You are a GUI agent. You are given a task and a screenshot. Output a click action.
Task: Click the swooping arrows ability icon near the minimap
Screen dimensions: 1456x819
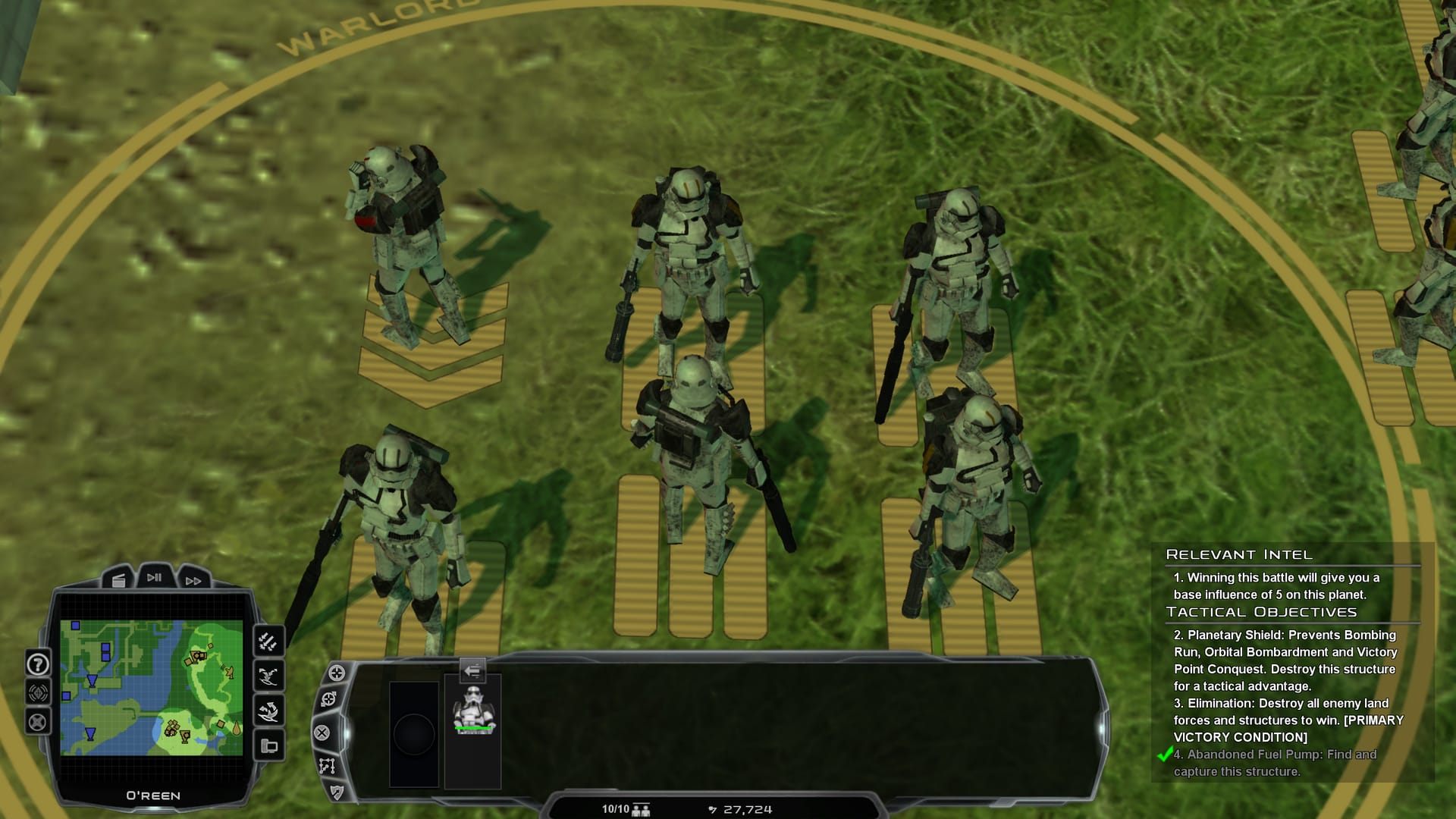(269, 676)
